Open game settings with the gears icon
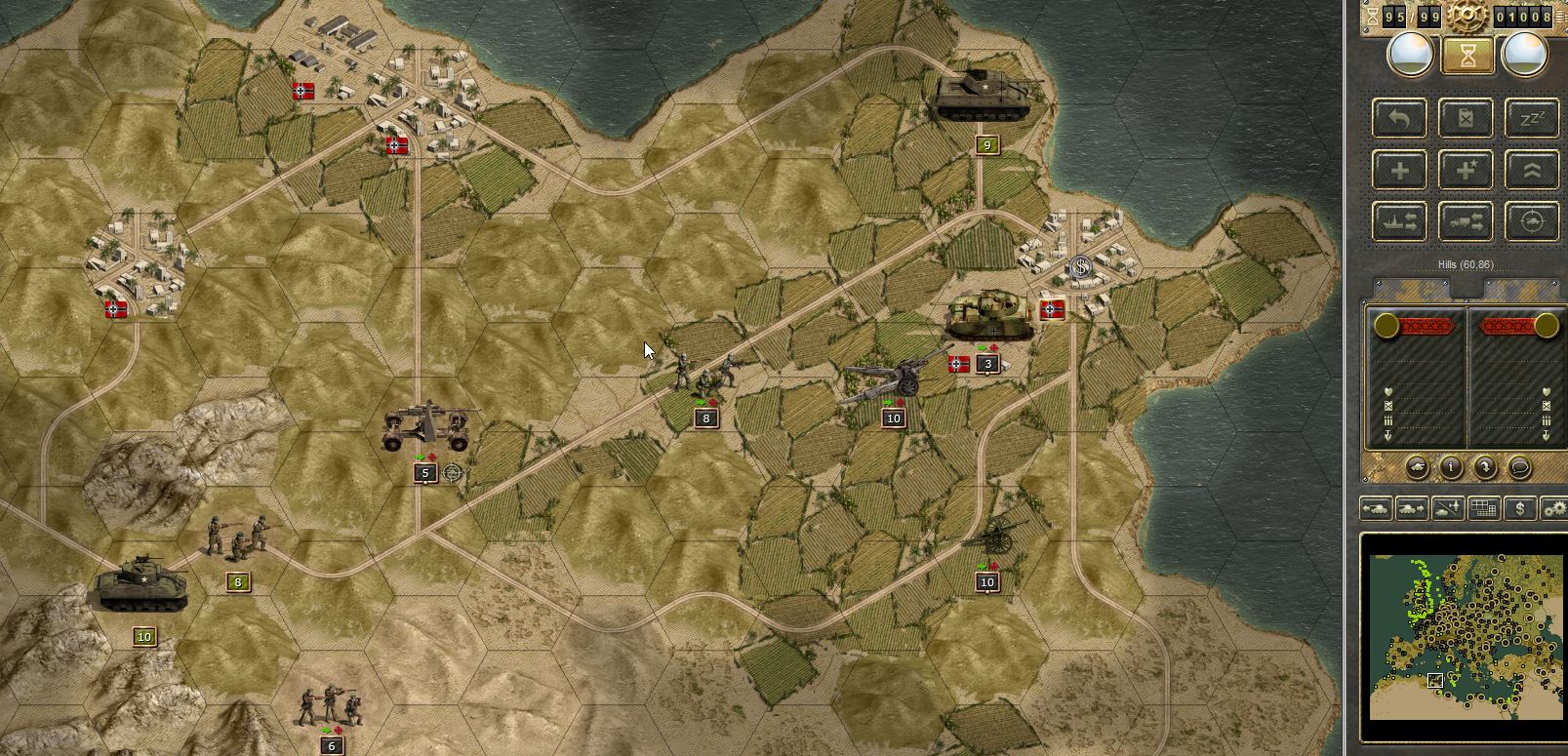Image resolution: width=1568 pixels, height=756 pixels. click(1553, 508)
